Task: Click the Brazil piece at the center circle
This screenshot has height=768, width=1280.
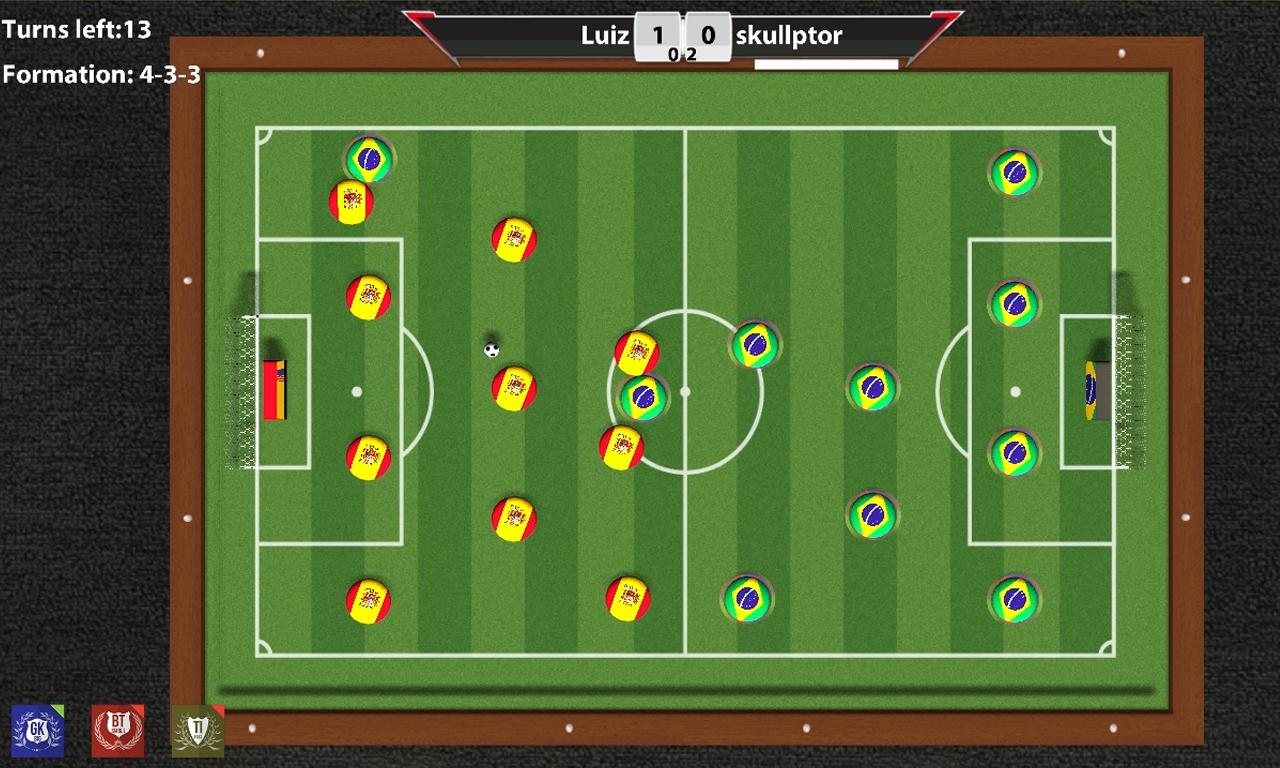Action: point(644,399)
